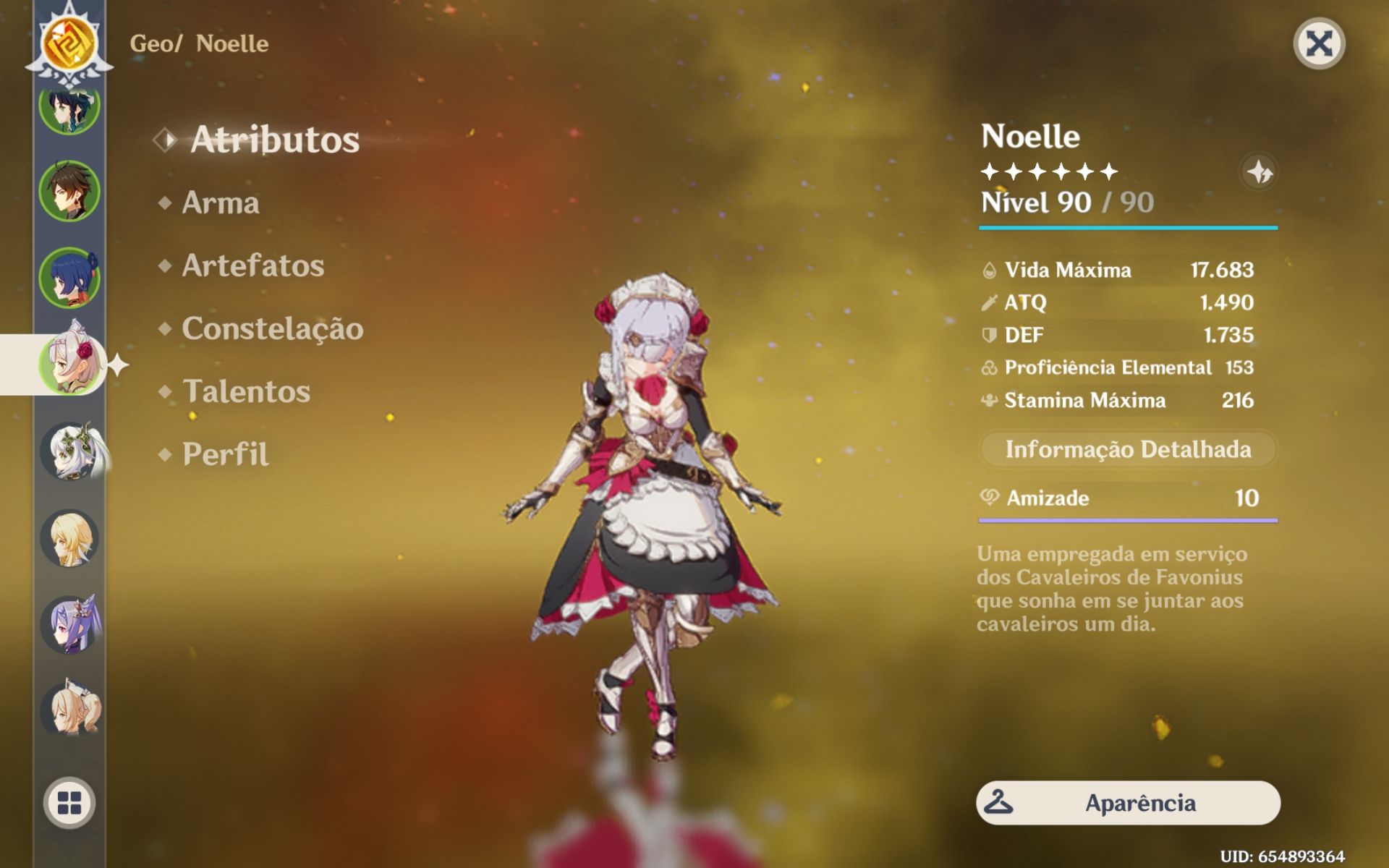Select Keqing's portrait in the sidebar
This screenshot has width=1389, height=868.
[69, 626]
